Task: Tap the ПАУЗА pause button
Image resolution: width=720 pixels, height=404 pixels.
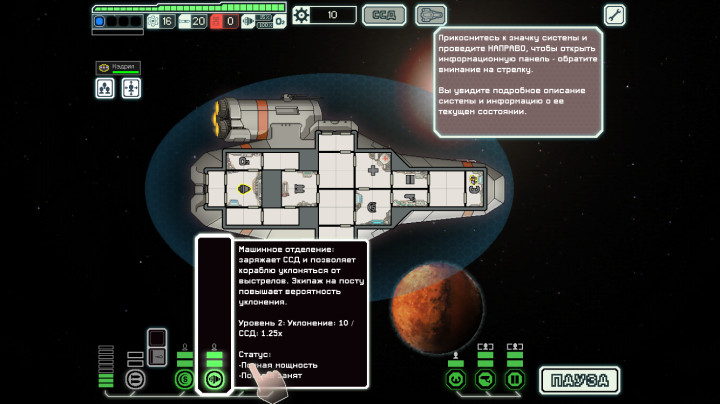Action: tap(579, 380)
